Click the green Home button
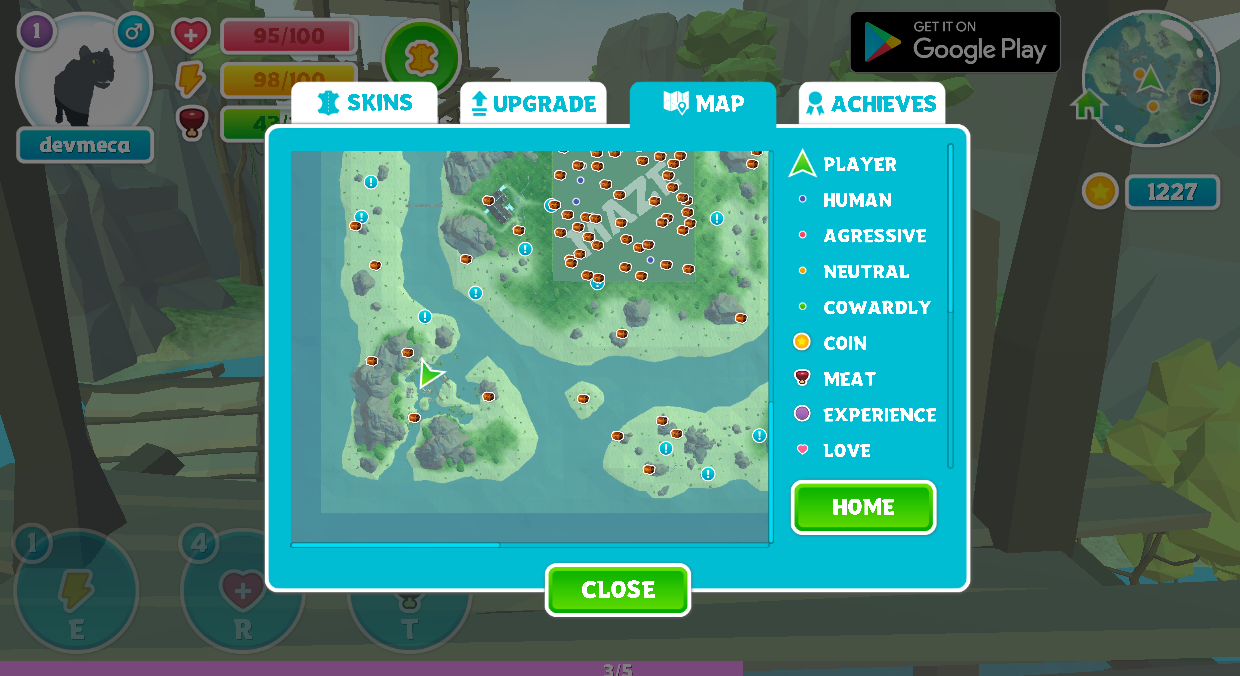This screenshot has height=676, width=1240. click(x=863, y=507)
